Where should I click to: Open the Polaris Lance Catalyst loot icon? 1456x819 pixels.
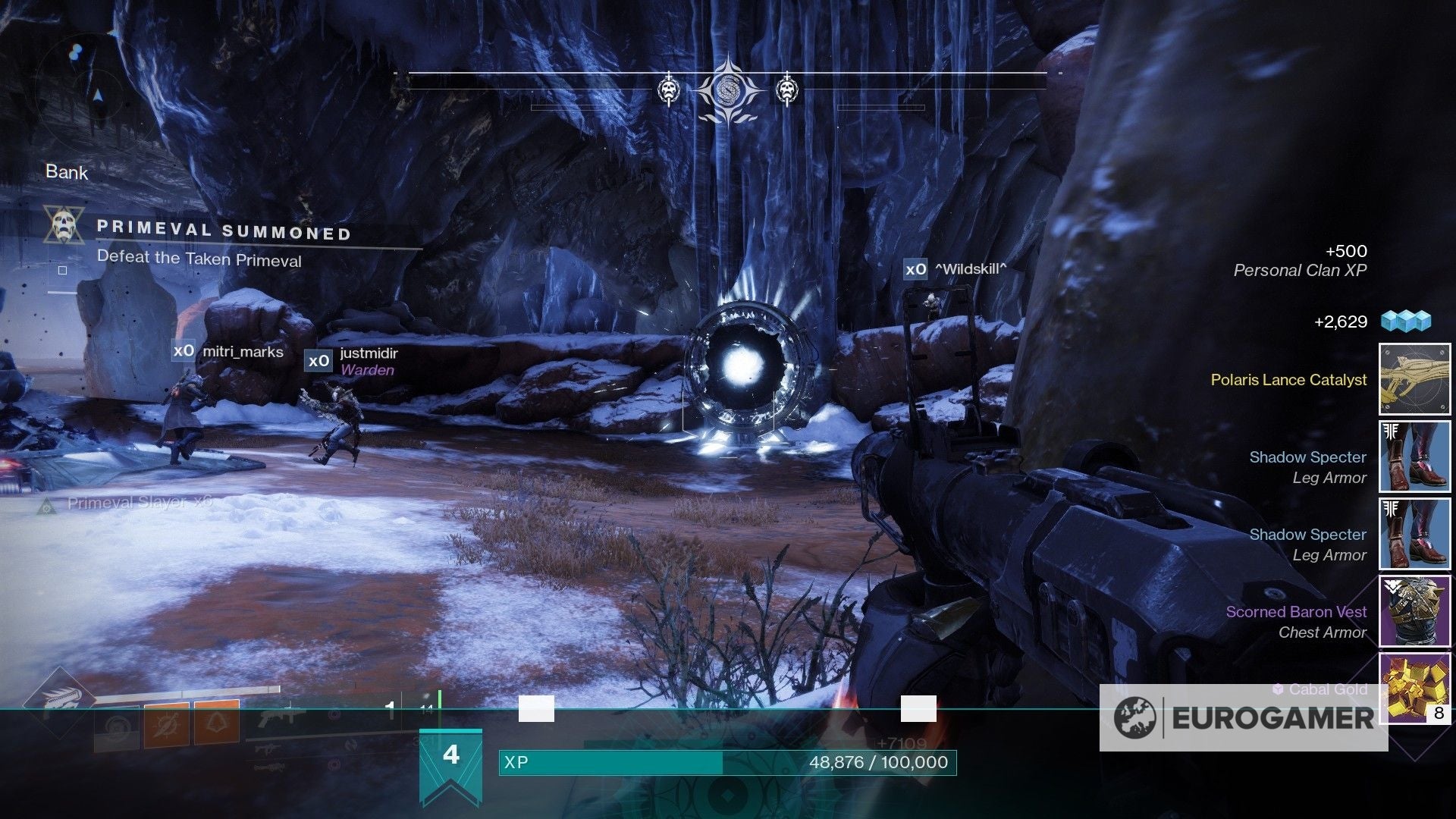coord(1414,379)
